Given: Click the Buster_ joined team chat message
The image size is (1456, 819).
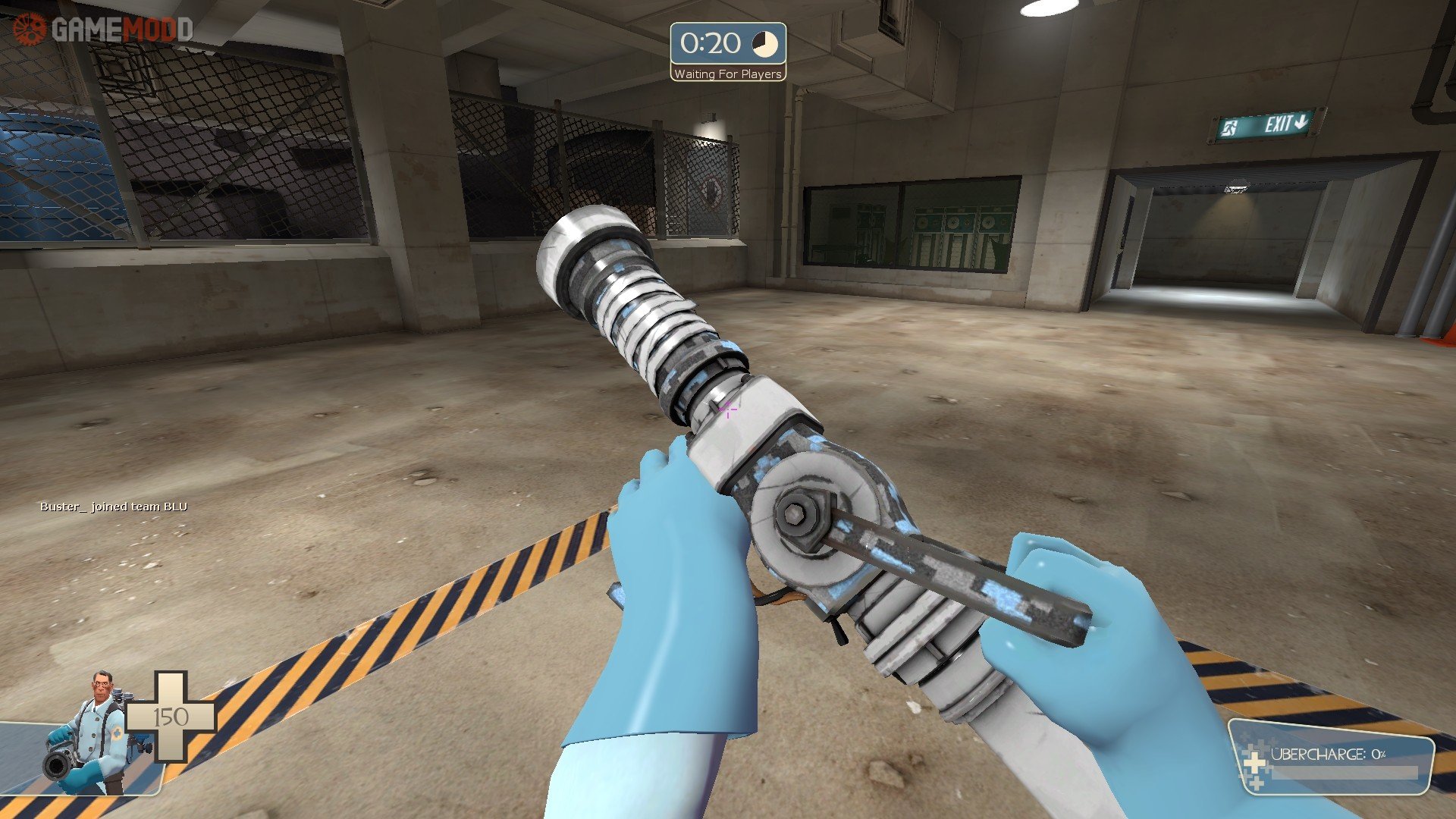Looking at the screenshot, I should (x=114, y=507).
